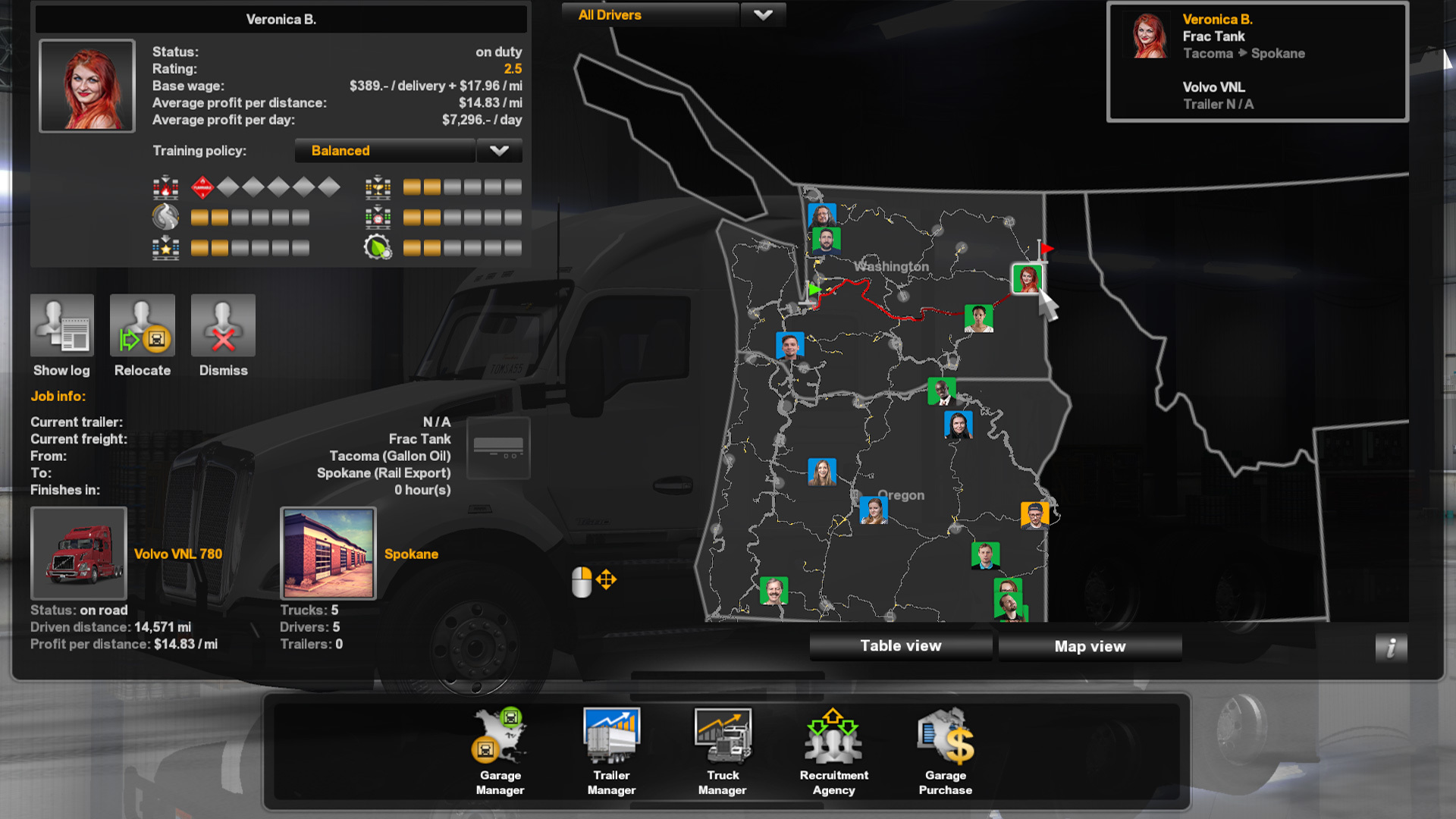Show log for Veronica B.

pos(62,326)
